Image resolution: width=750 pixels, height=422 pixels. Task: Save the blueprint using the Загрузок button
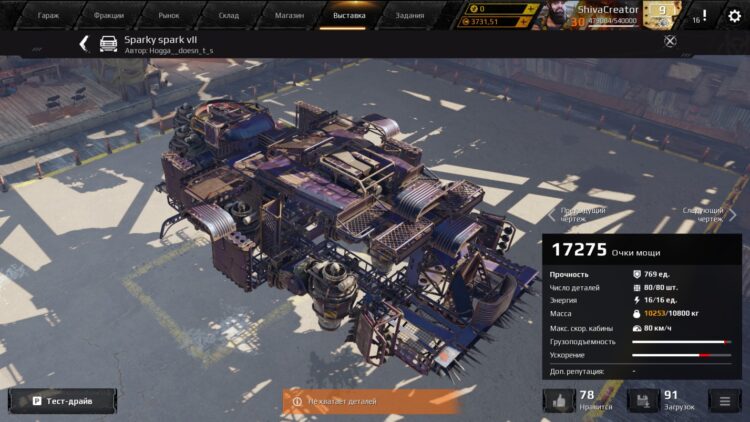[642, 401]
